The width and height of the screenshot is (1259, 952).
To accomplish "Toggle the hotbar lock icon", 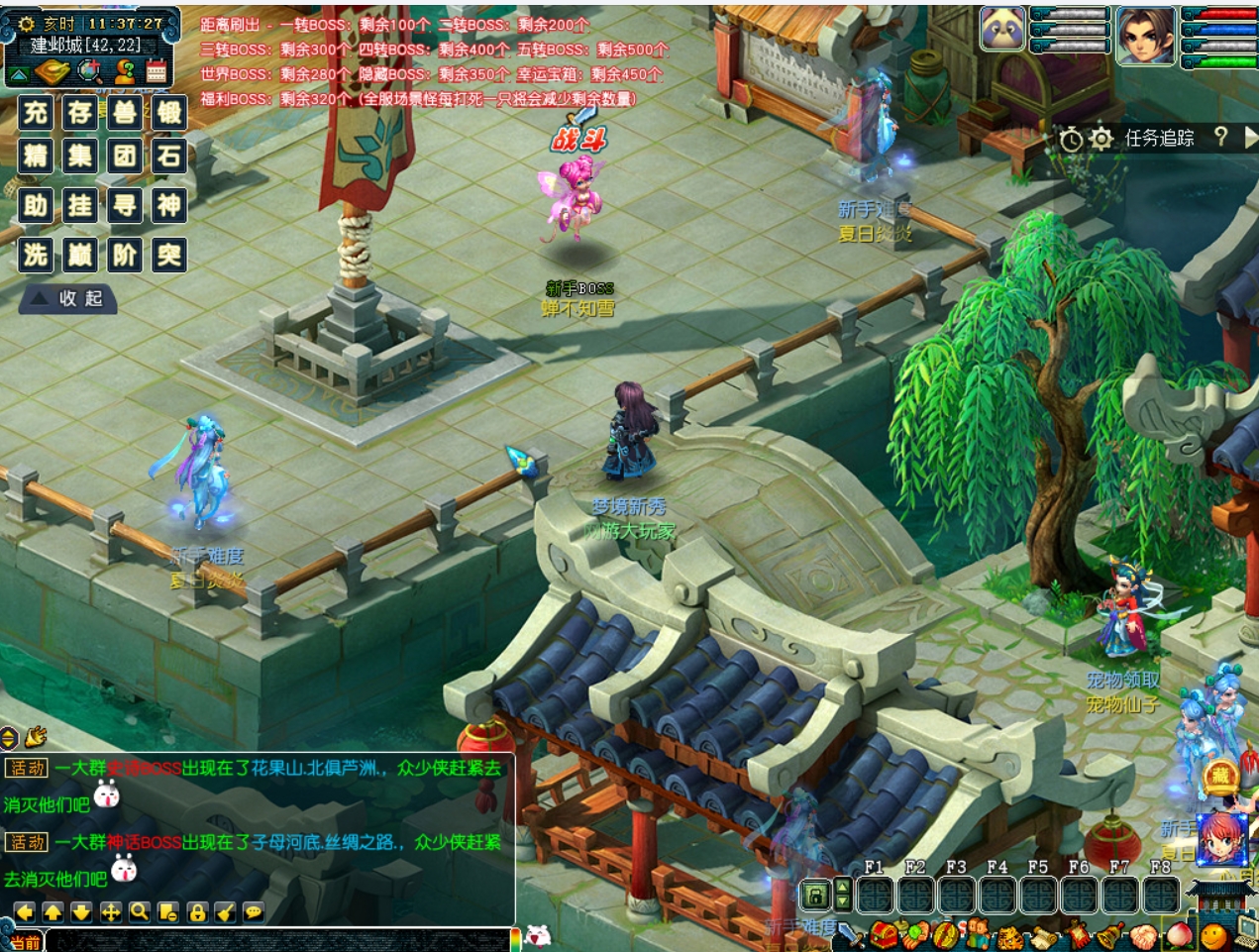I will coord(814,896).
